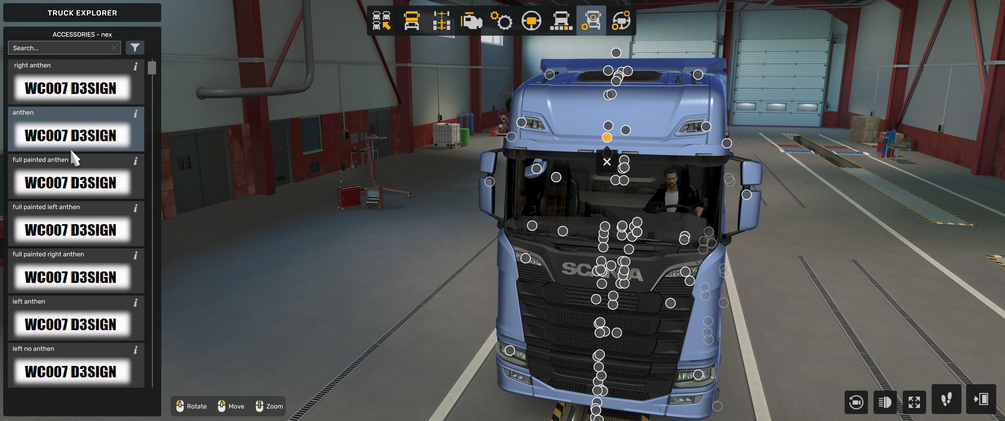
Task: Show info for the "right anthen" item
Action: pos(136,67)
